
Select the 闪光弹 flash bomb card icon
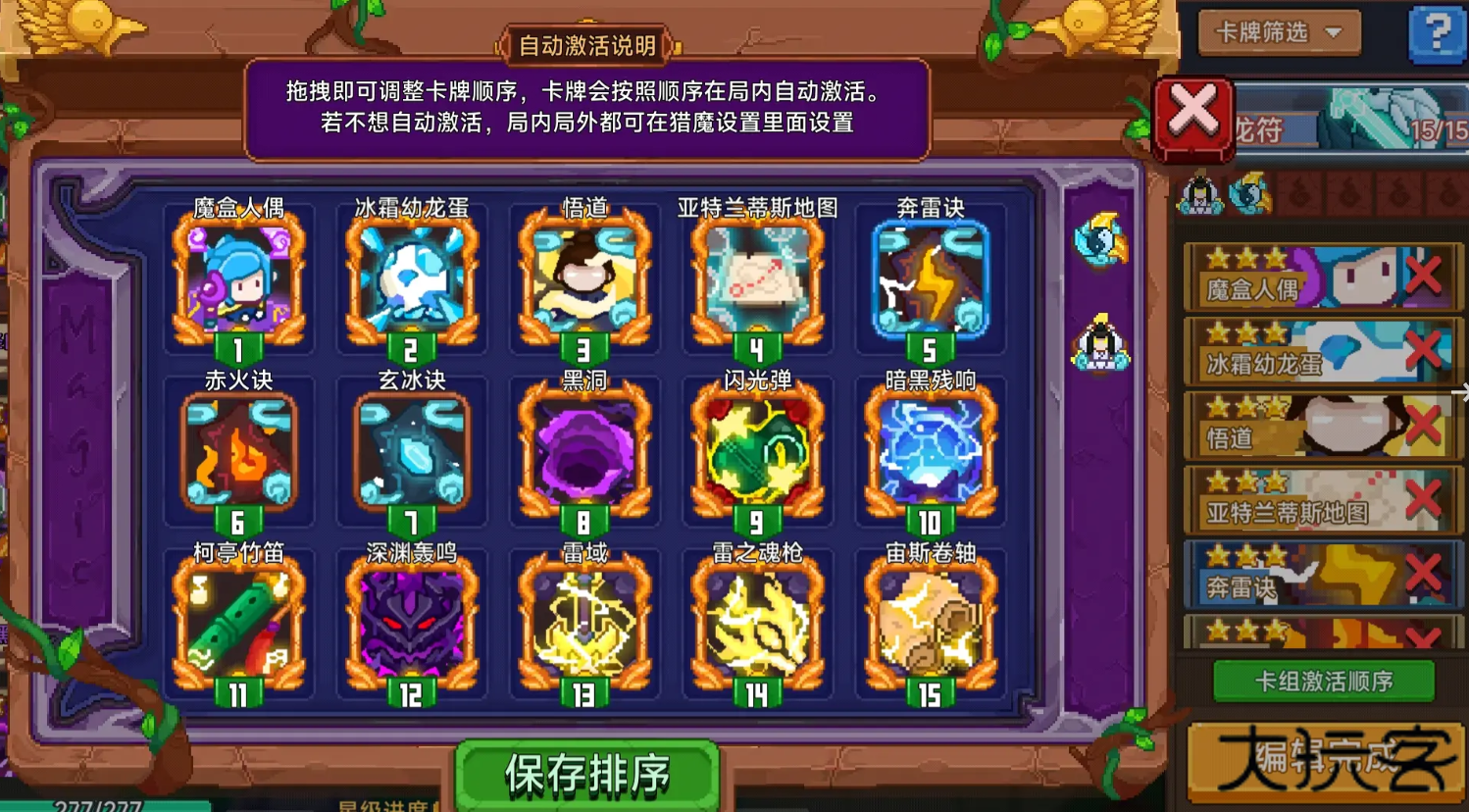(757, 451)
